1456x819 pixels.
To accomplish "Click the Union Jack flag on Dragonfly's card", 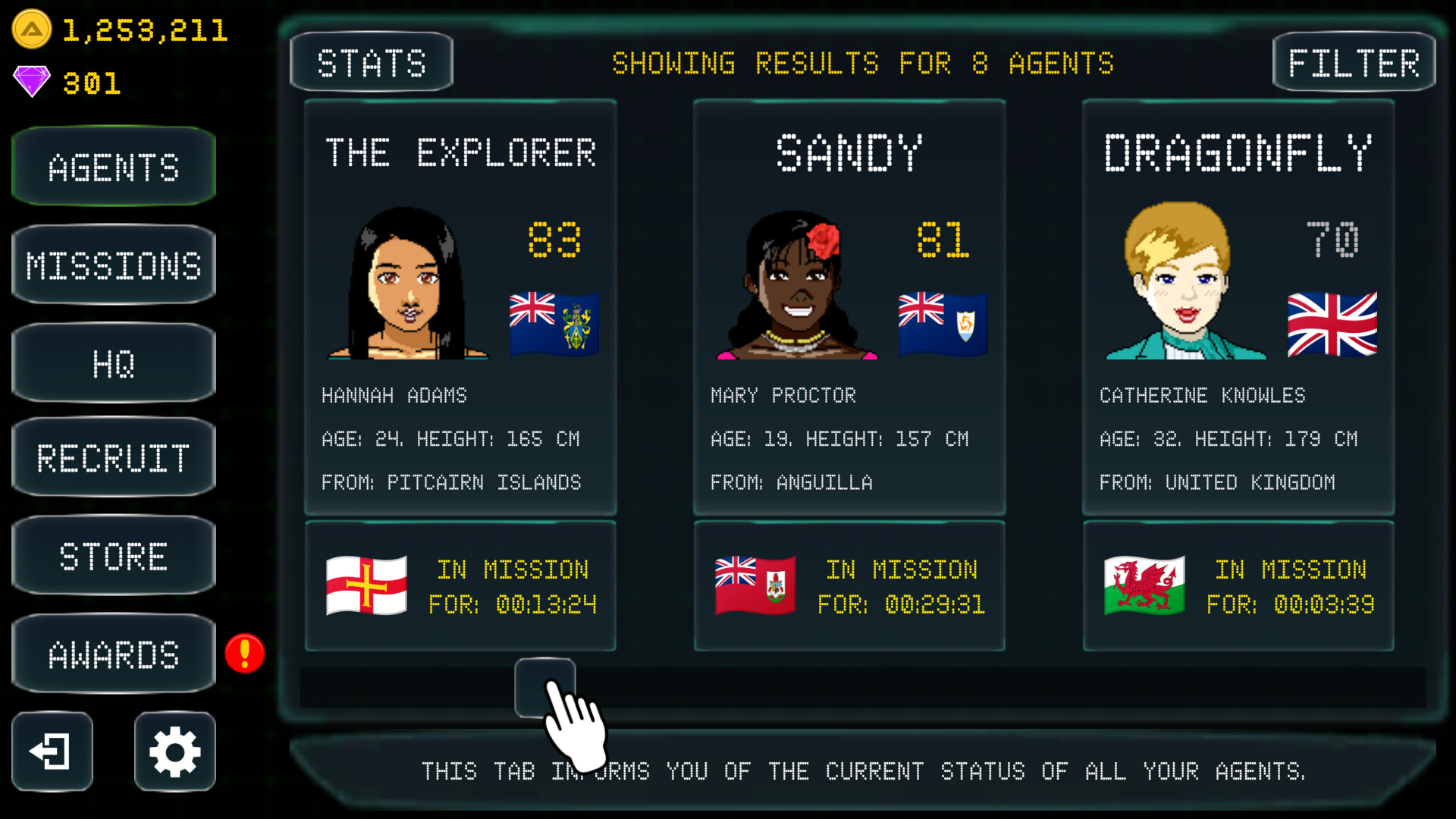I will pos(1332,326).
